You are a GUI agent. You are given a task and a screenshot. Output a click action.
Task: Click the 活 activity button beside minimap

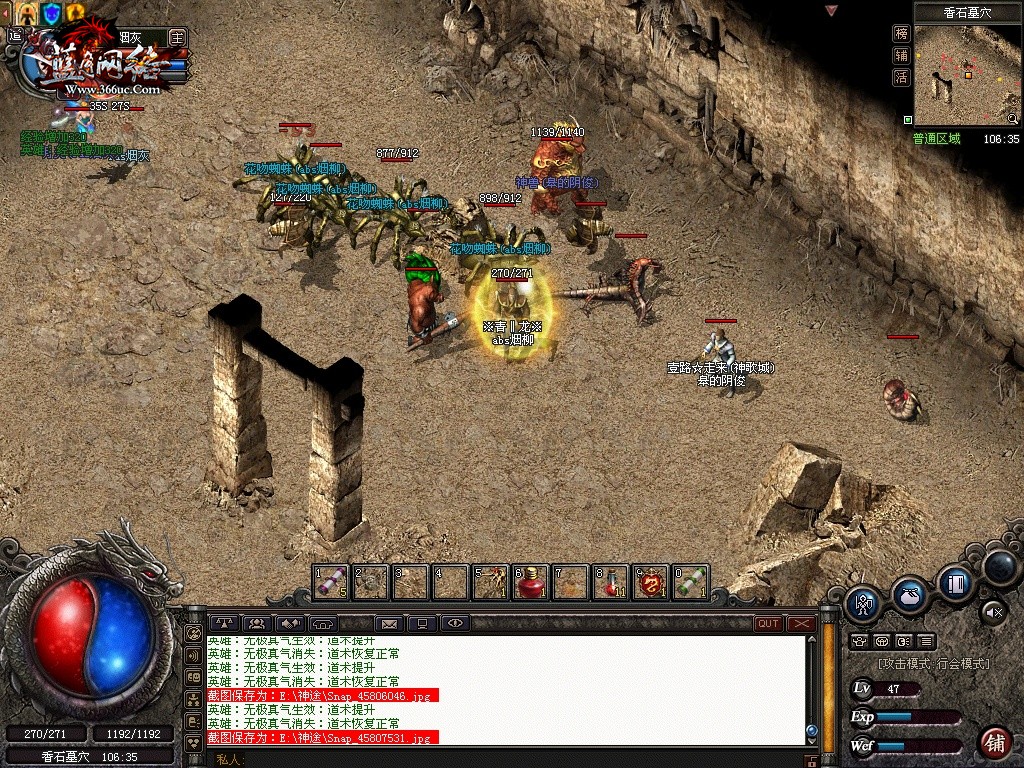(901, 78)
